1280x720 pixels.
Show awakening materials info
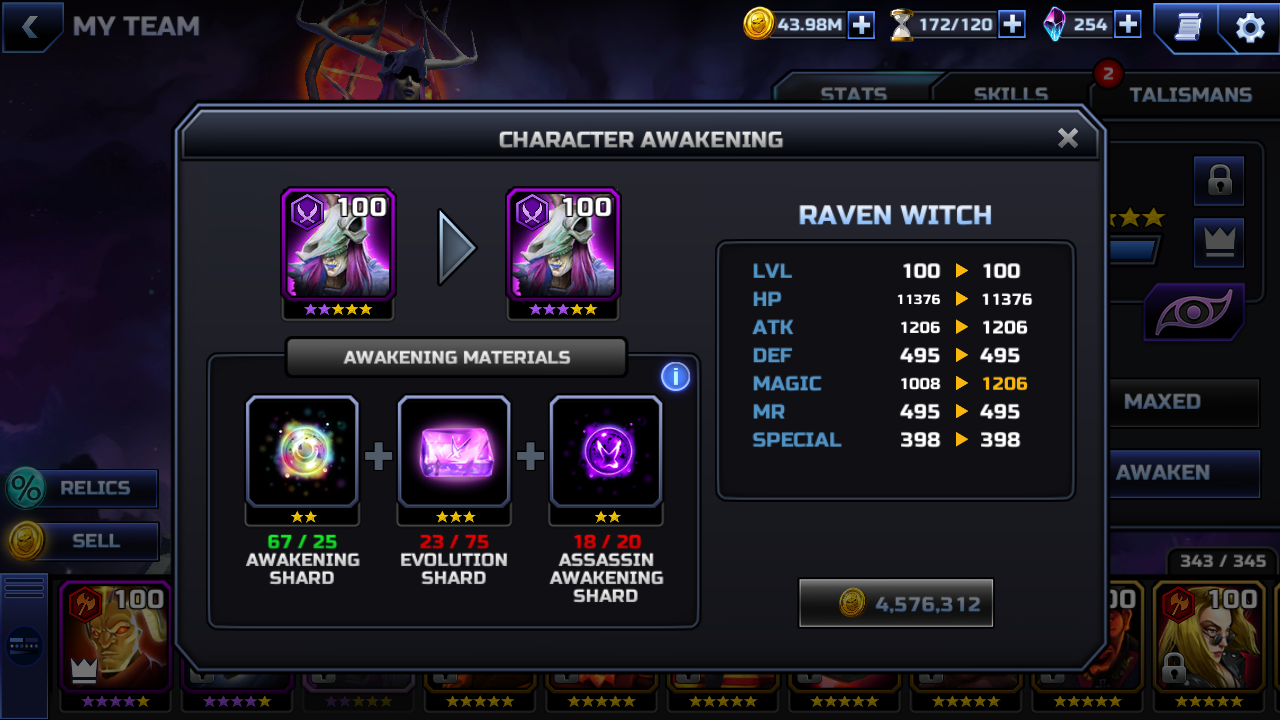pyautogui.click(x=675, y=377)
